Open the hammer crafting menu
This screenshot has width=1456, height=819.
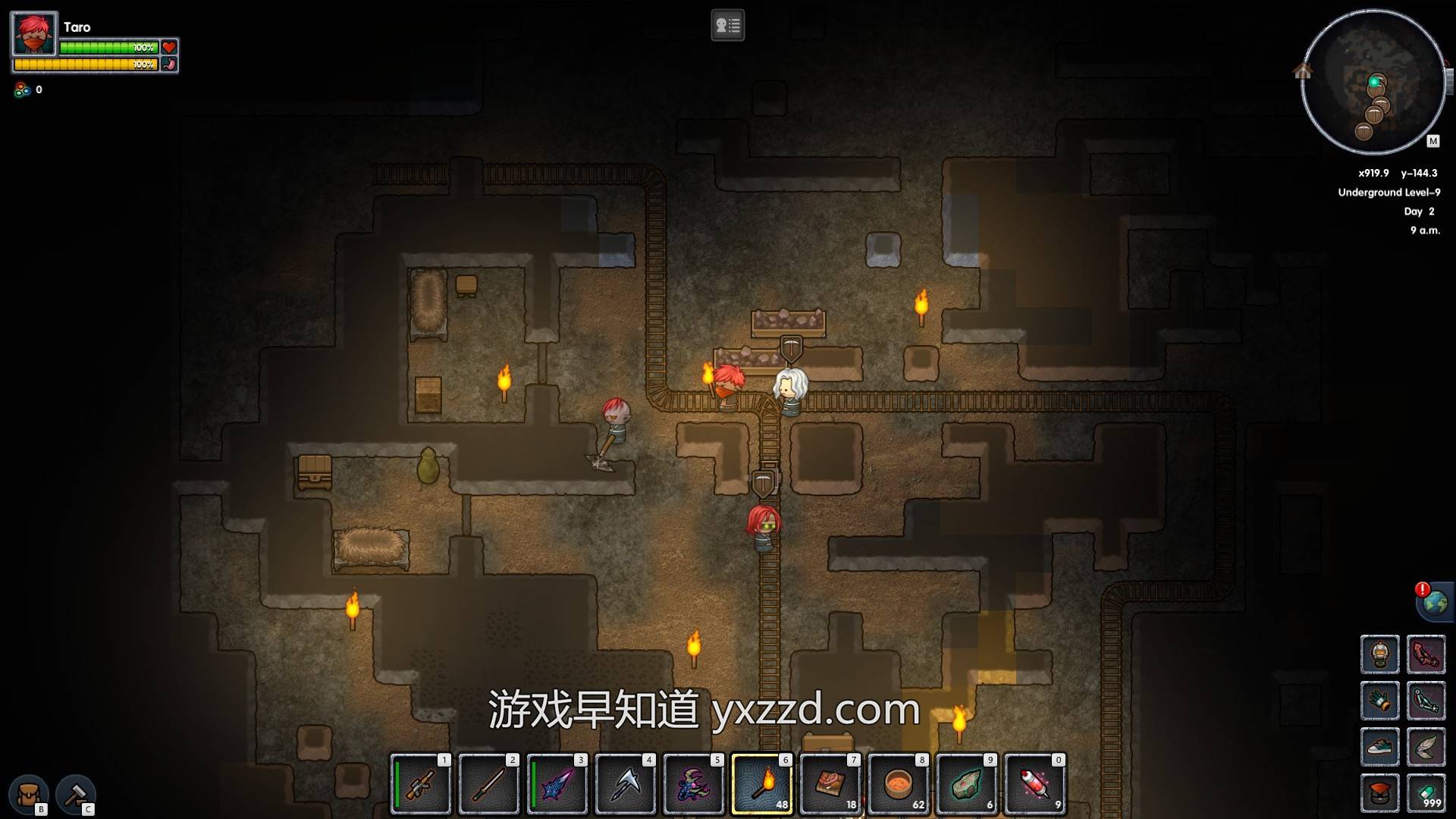click(76, 794)
